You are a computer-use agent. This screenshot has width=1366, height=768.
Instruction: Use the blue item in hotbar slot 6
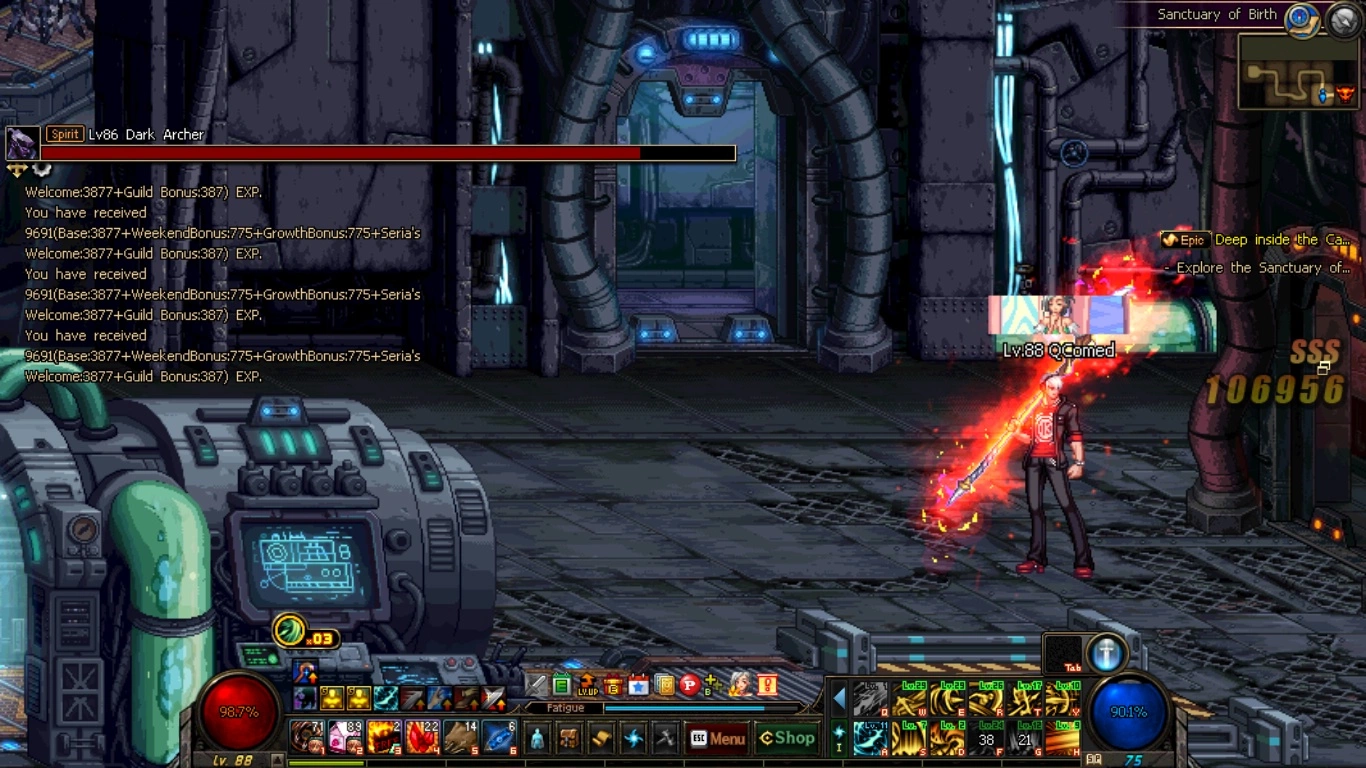click(x=499, y=738)
